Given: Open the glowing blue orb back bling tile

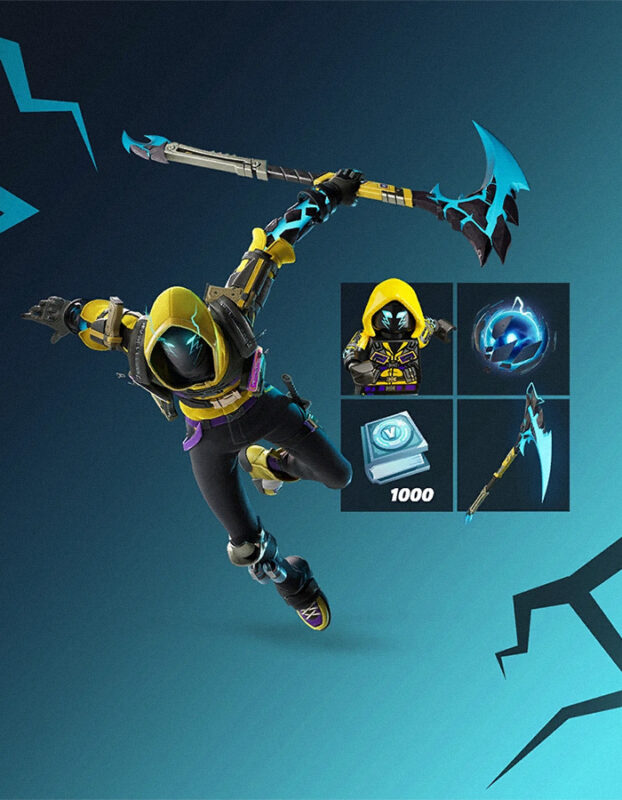Looking at the screenshot, I should [x=513, y=338].
